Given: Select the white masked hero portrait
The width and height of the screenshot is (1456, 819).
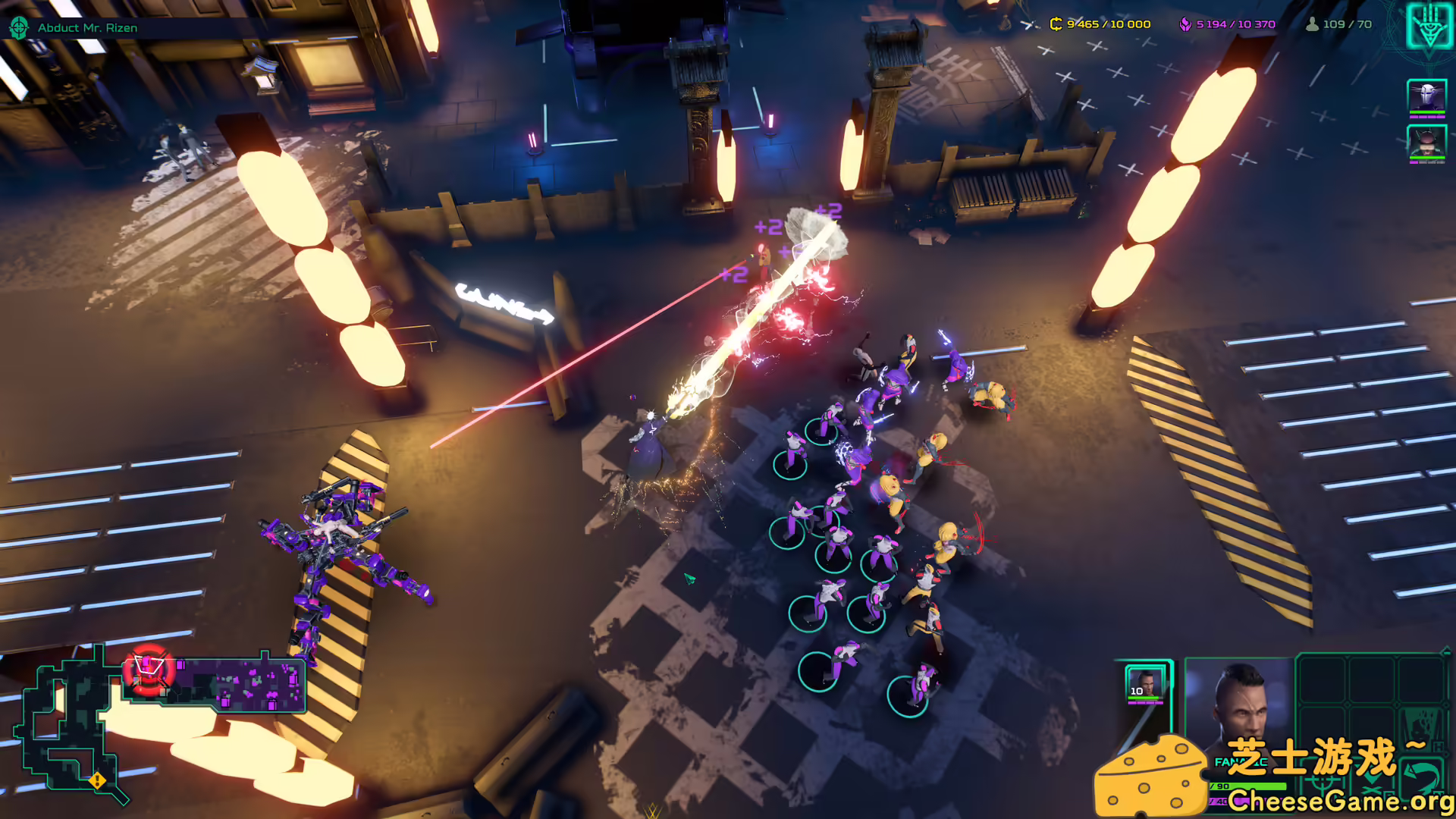Looking at the screenshot, I should [x=1426, y=96].
